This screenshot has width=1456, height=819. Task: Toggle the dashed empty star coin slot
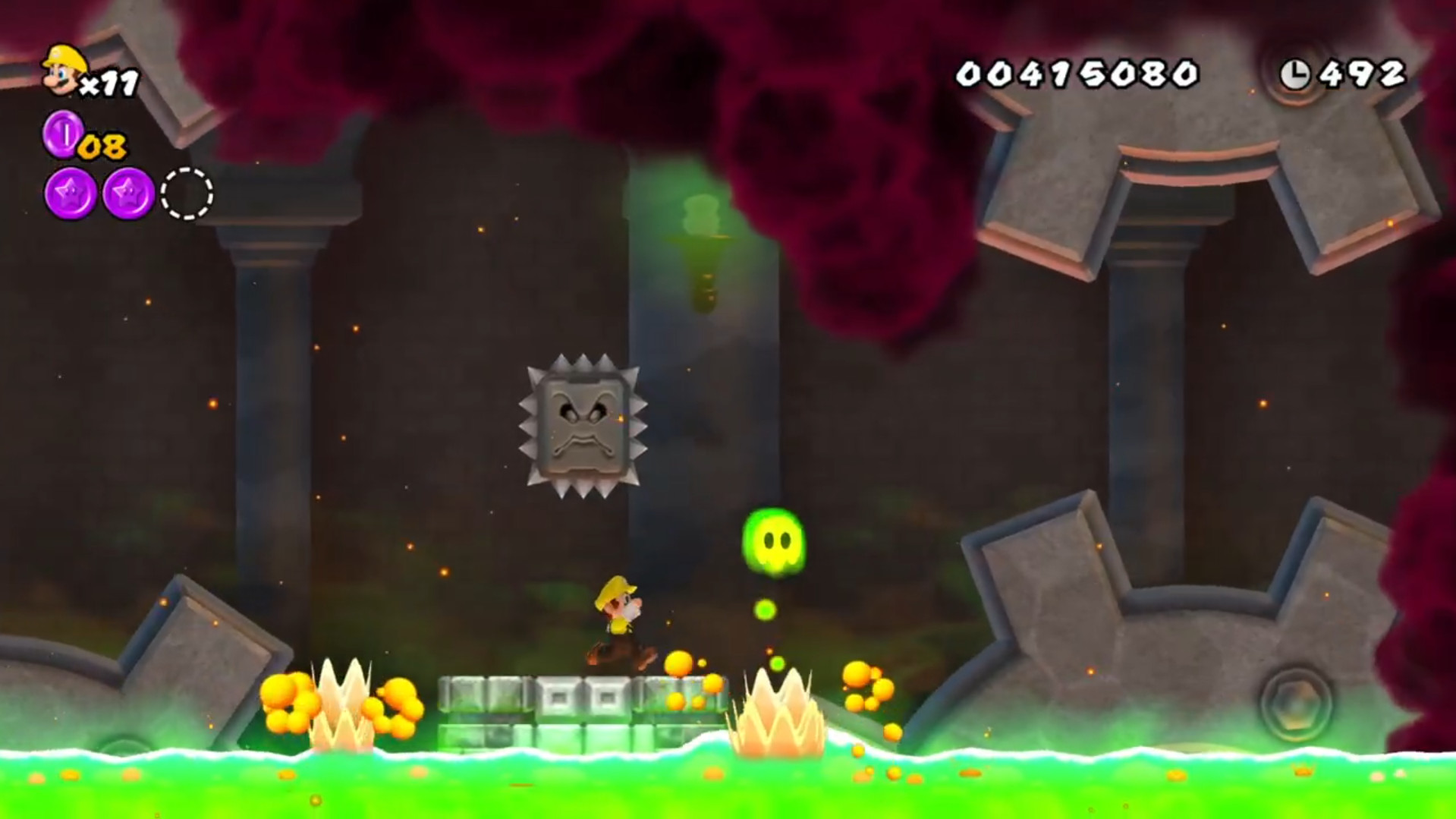(x=185, y=194)
